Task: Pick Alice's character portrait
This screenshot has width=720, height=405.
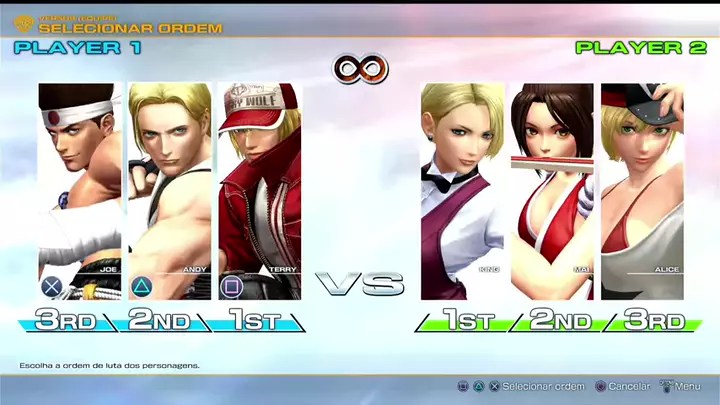Action: (x=641, y=190)
